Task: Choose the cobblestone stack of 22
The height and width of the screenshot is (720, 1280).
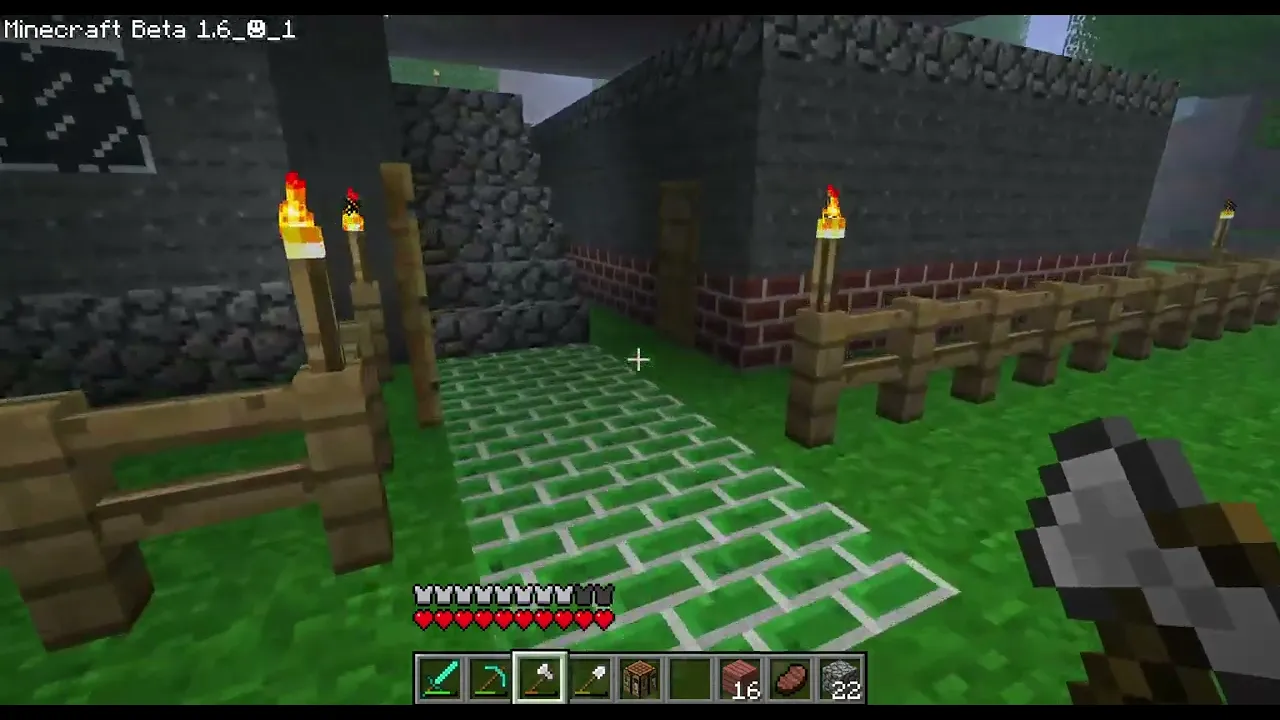Action: pos(840,678)
